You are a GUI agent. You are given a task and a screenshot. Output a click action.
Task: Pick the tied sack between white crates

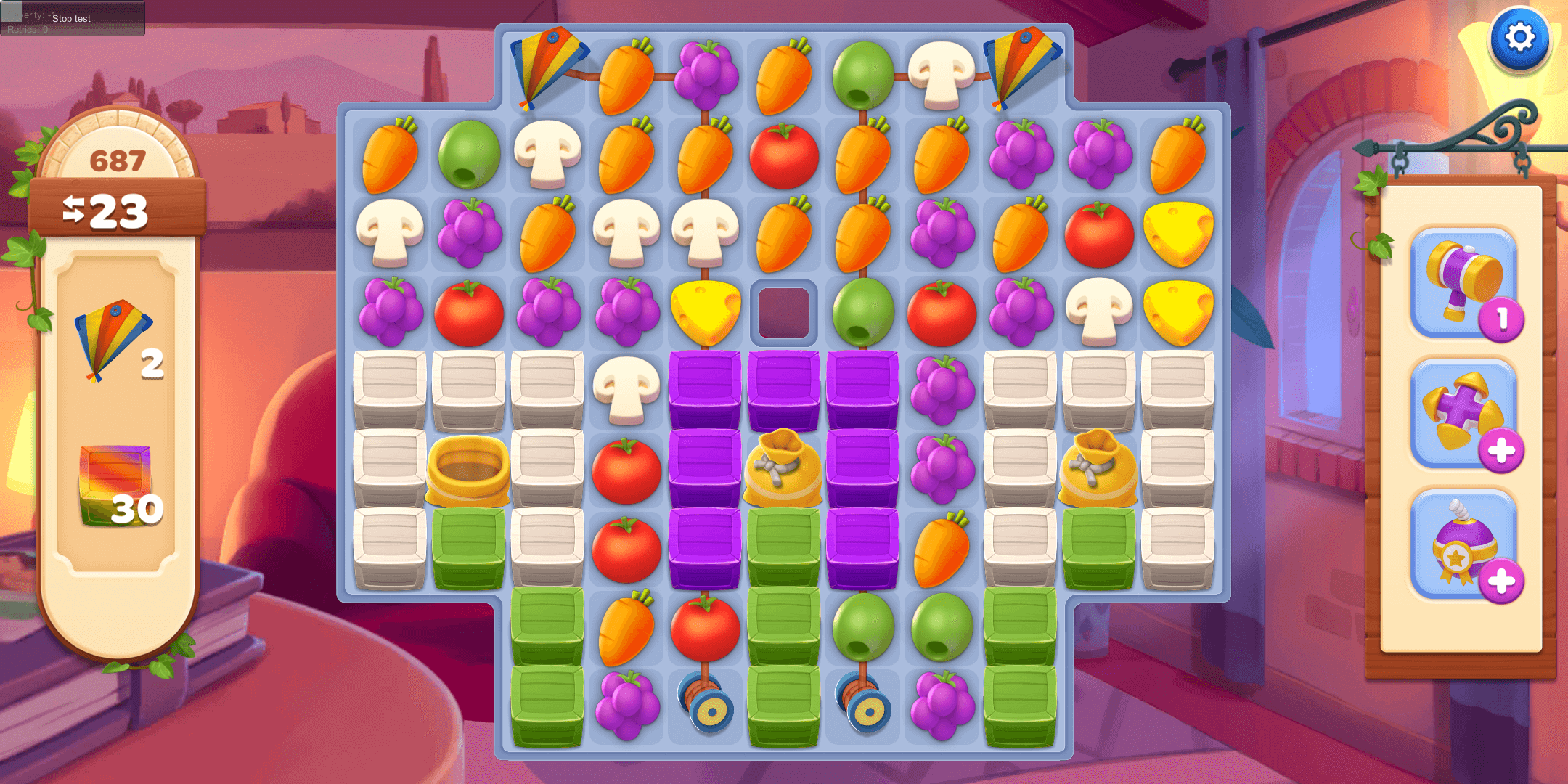coord(1098,468)
